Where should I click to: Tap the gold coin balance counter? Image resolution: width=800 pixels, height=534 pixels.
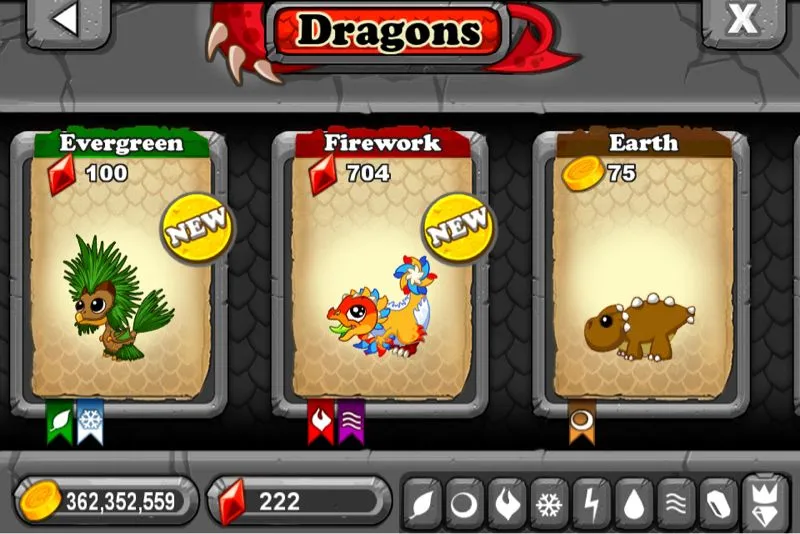(x=105, y=501)
